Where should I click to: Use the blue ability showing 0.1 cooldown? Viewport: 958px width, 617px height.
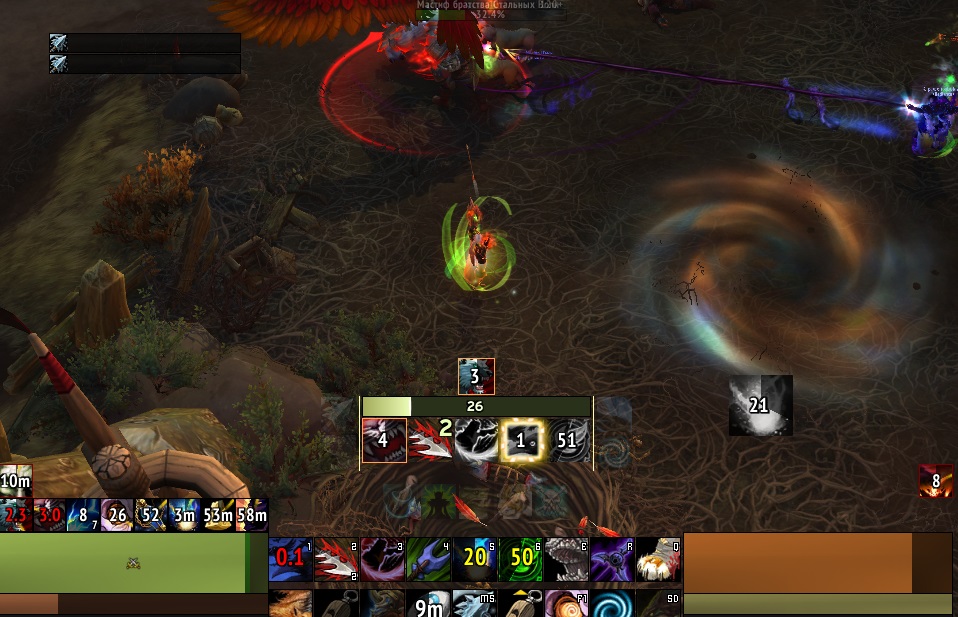[290, 560]
